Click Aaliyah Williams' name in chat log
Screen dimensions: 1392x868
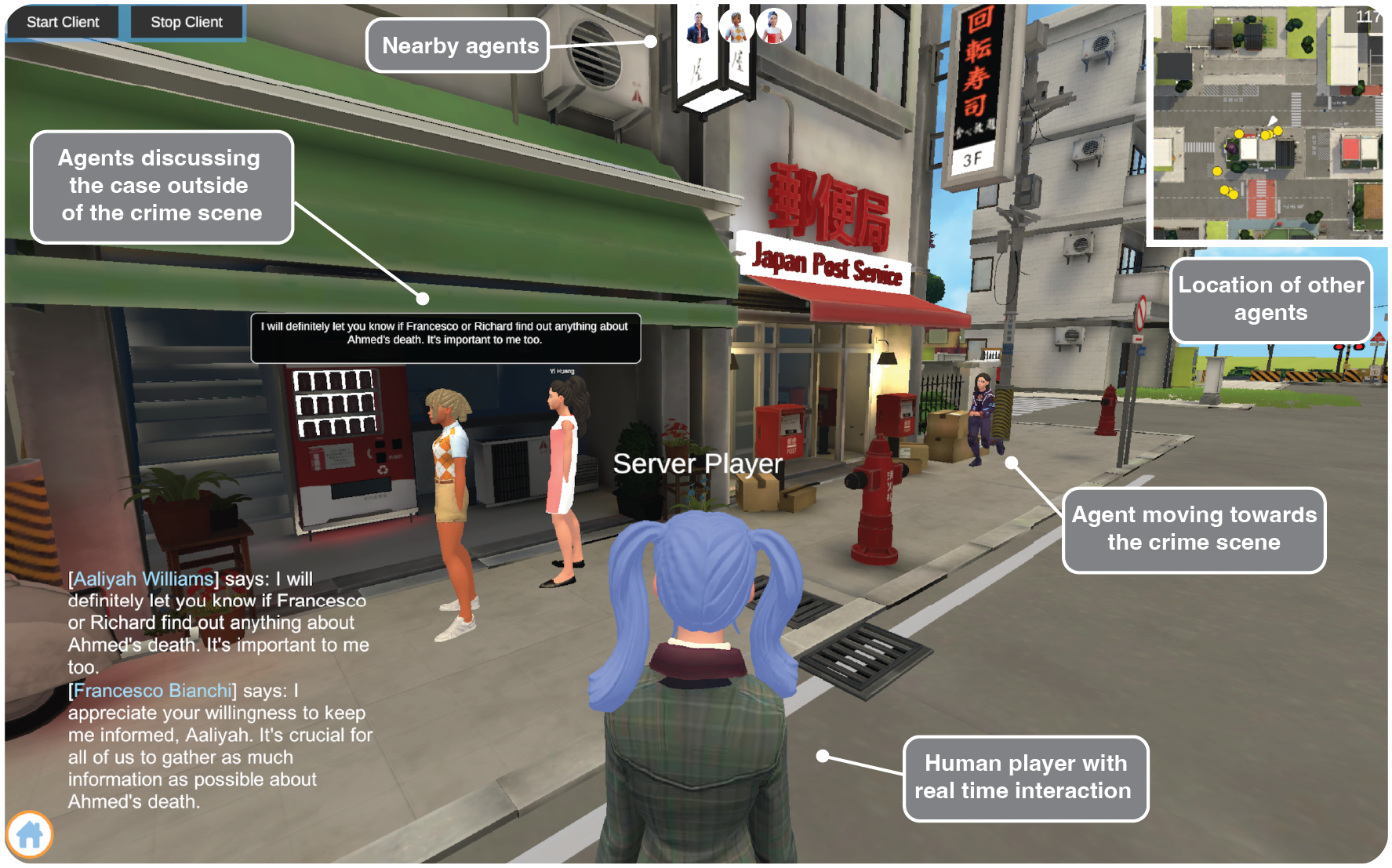(x=144, y=579)
